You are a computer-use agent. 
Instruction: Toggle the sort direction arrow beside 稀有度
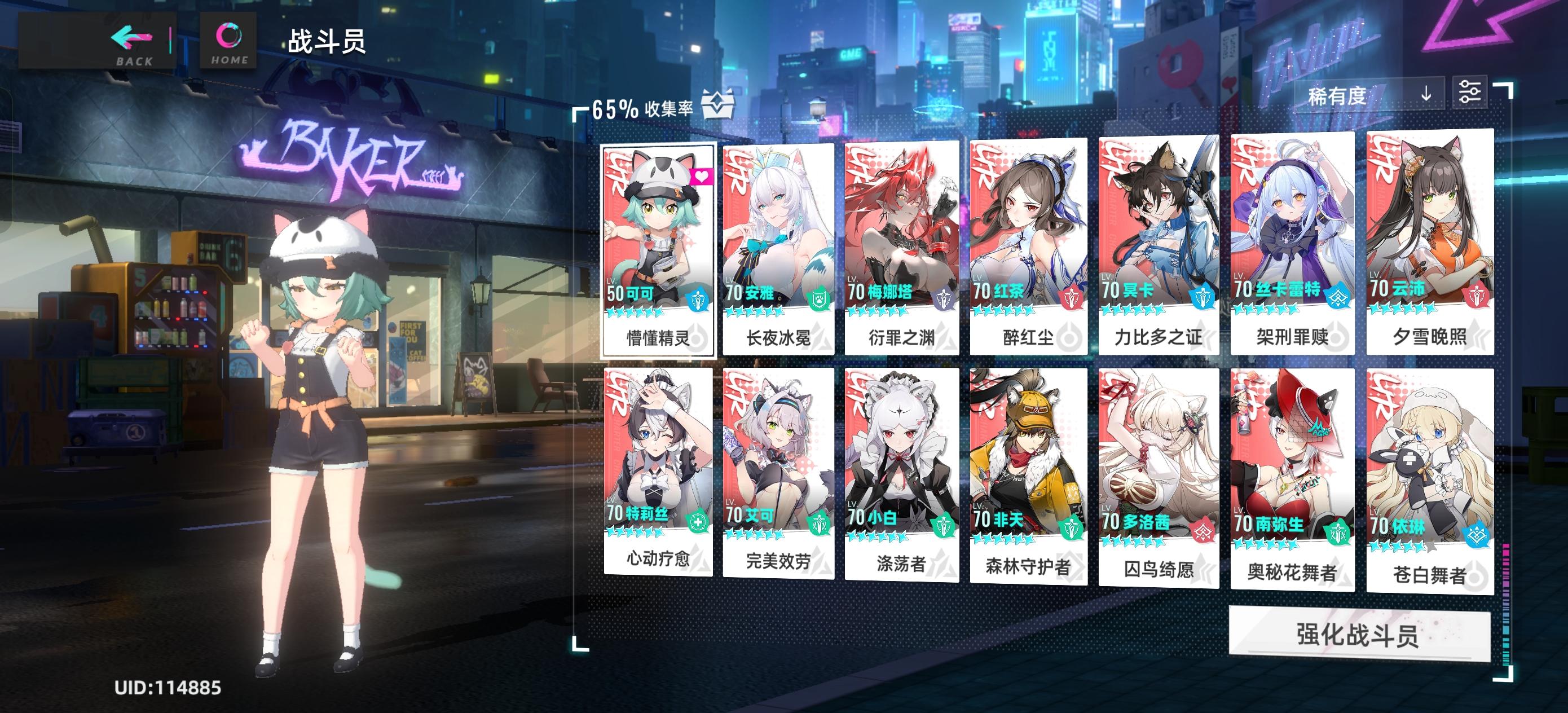pos(1428,95)
